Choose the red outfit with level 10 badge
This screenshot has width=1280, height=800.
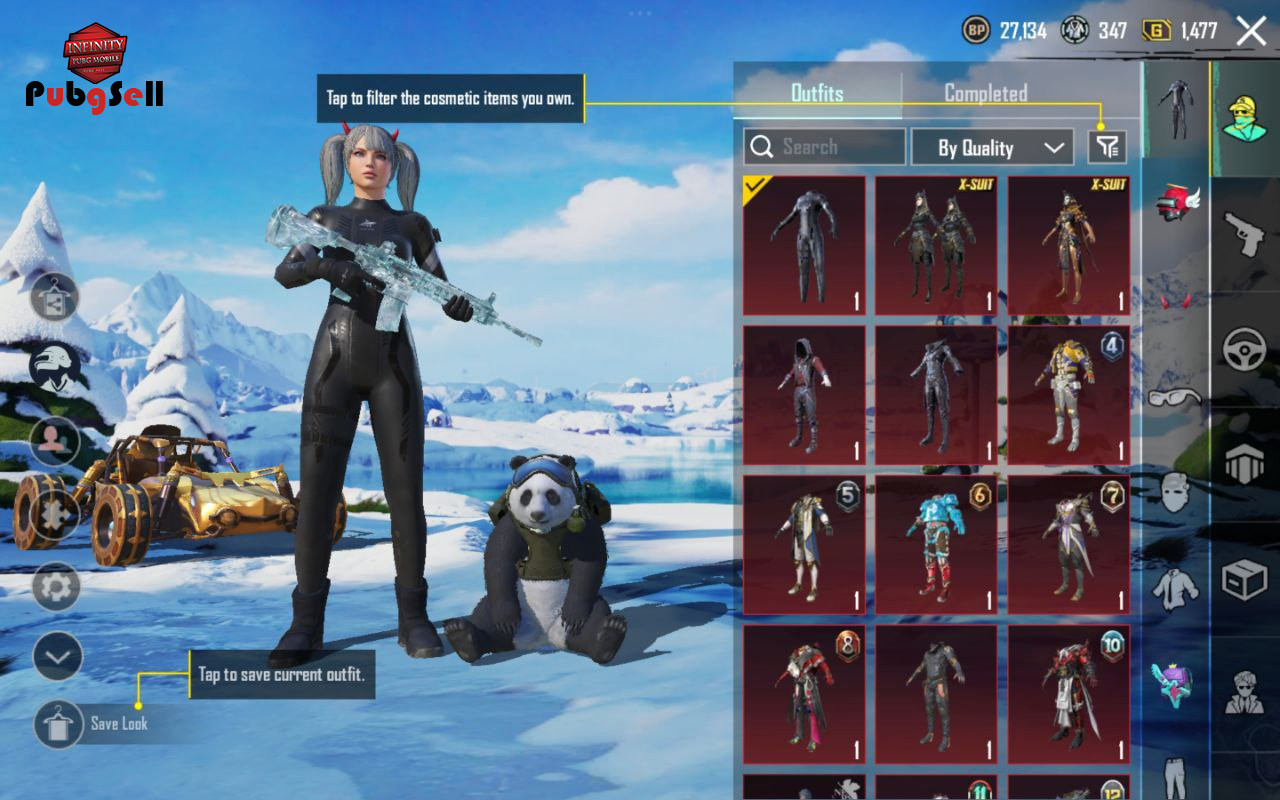[x=1069, y=695]
